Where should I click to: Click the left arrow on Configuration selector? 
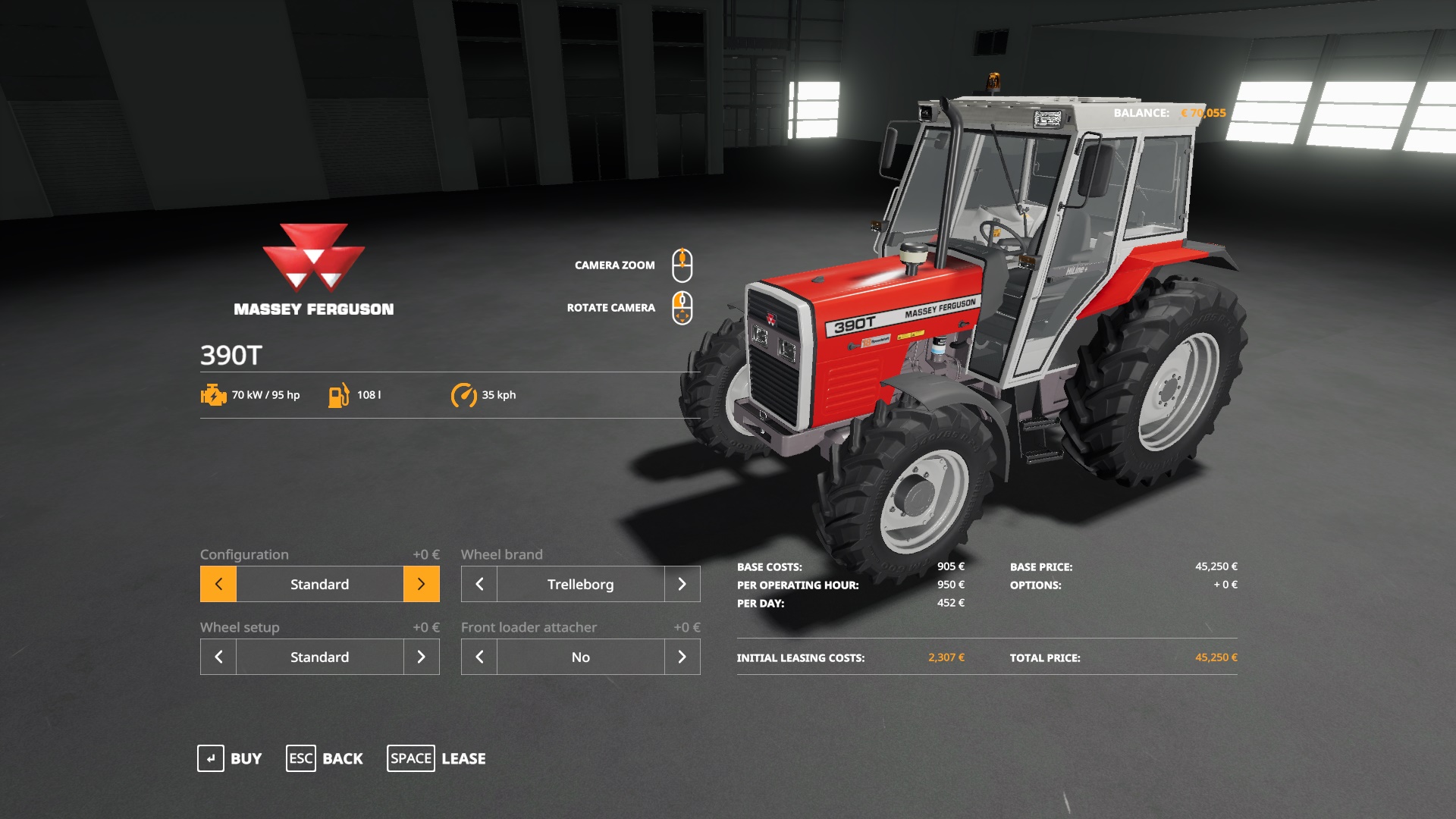click(x=218, y=584)
